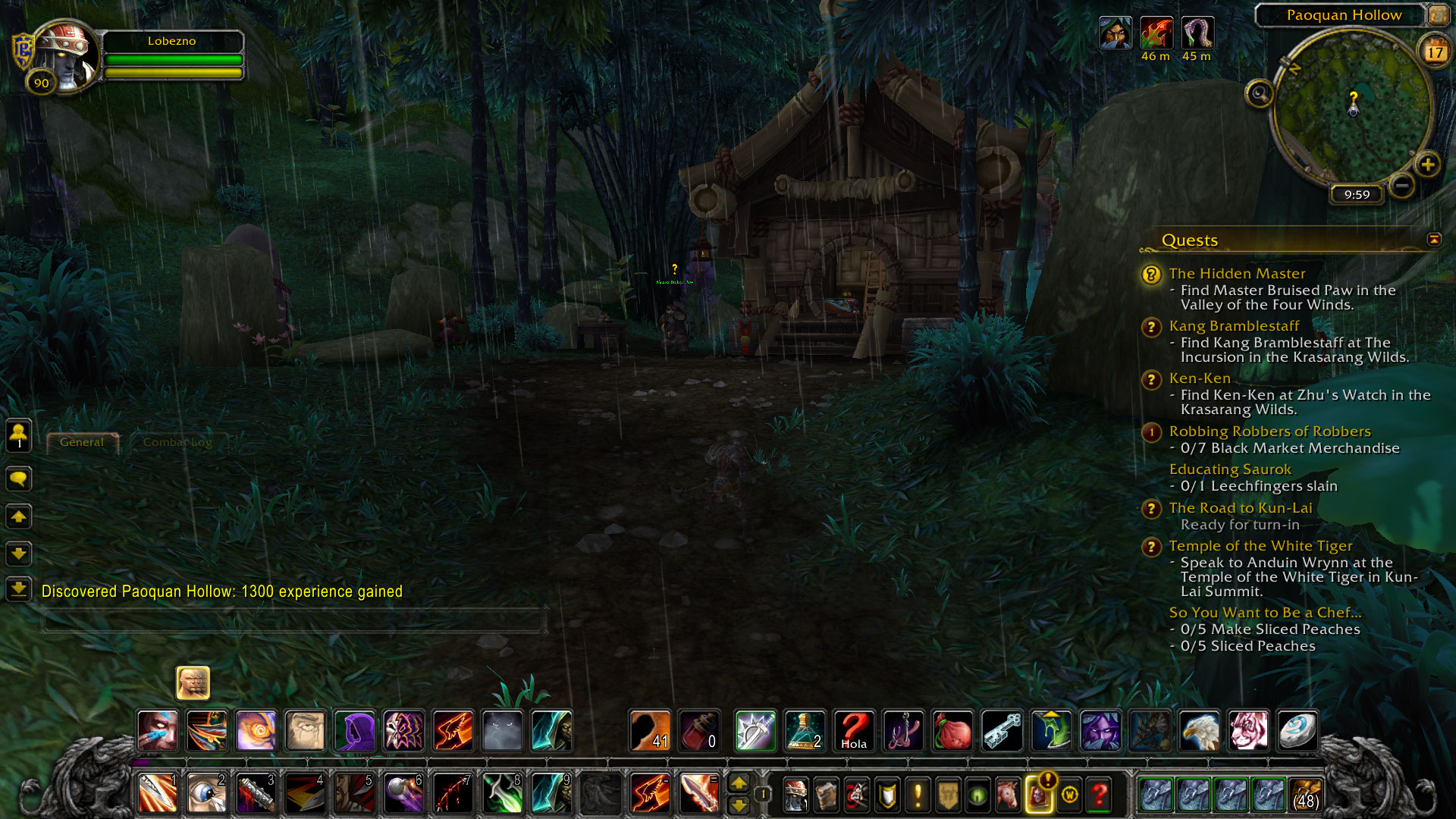Screen dimensions: 1456x819
Task: Click Lobezno's player portrait
Action: (x=64, y=55)
